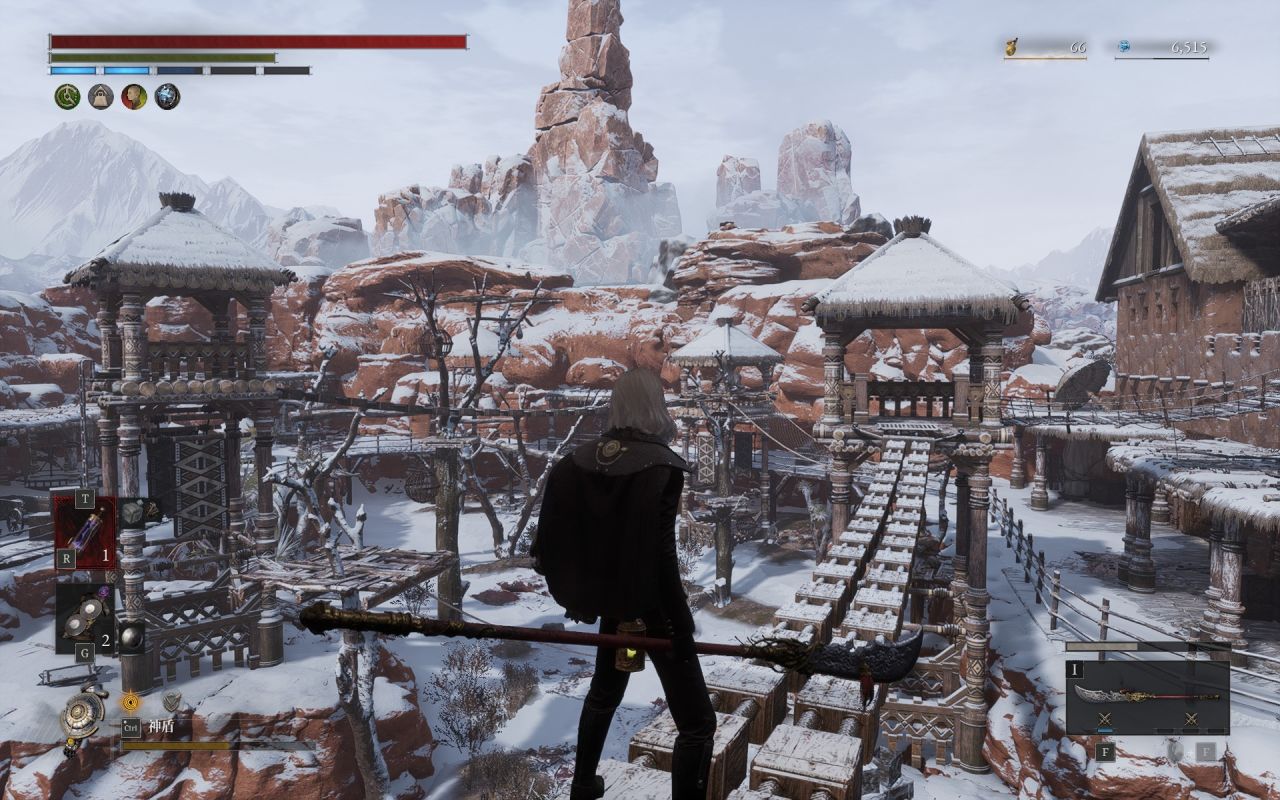Click the ornate round amulet emblem
The image size is (1280, 800).
tap(81, 713)
